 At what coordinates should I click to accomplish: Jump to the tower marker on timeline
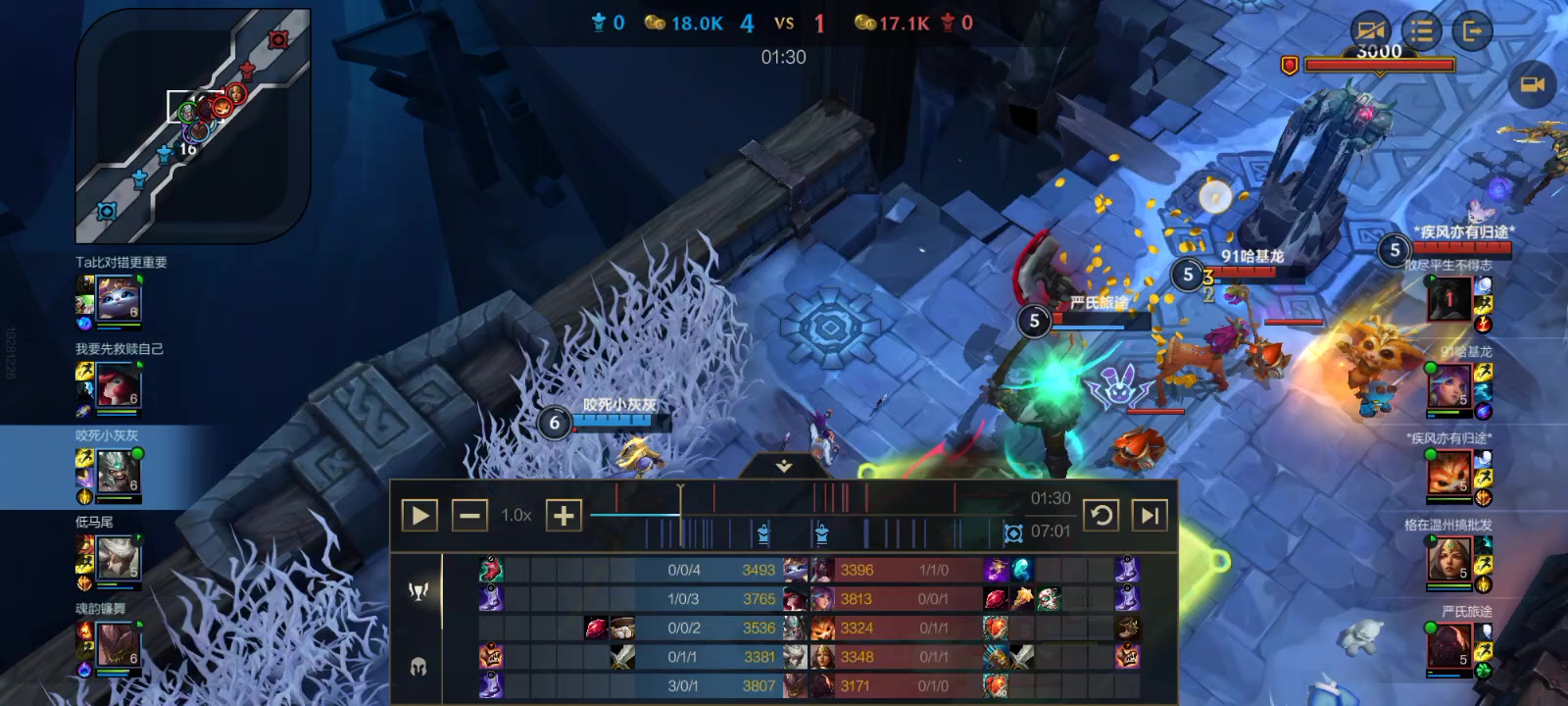[x=763, y=533]
